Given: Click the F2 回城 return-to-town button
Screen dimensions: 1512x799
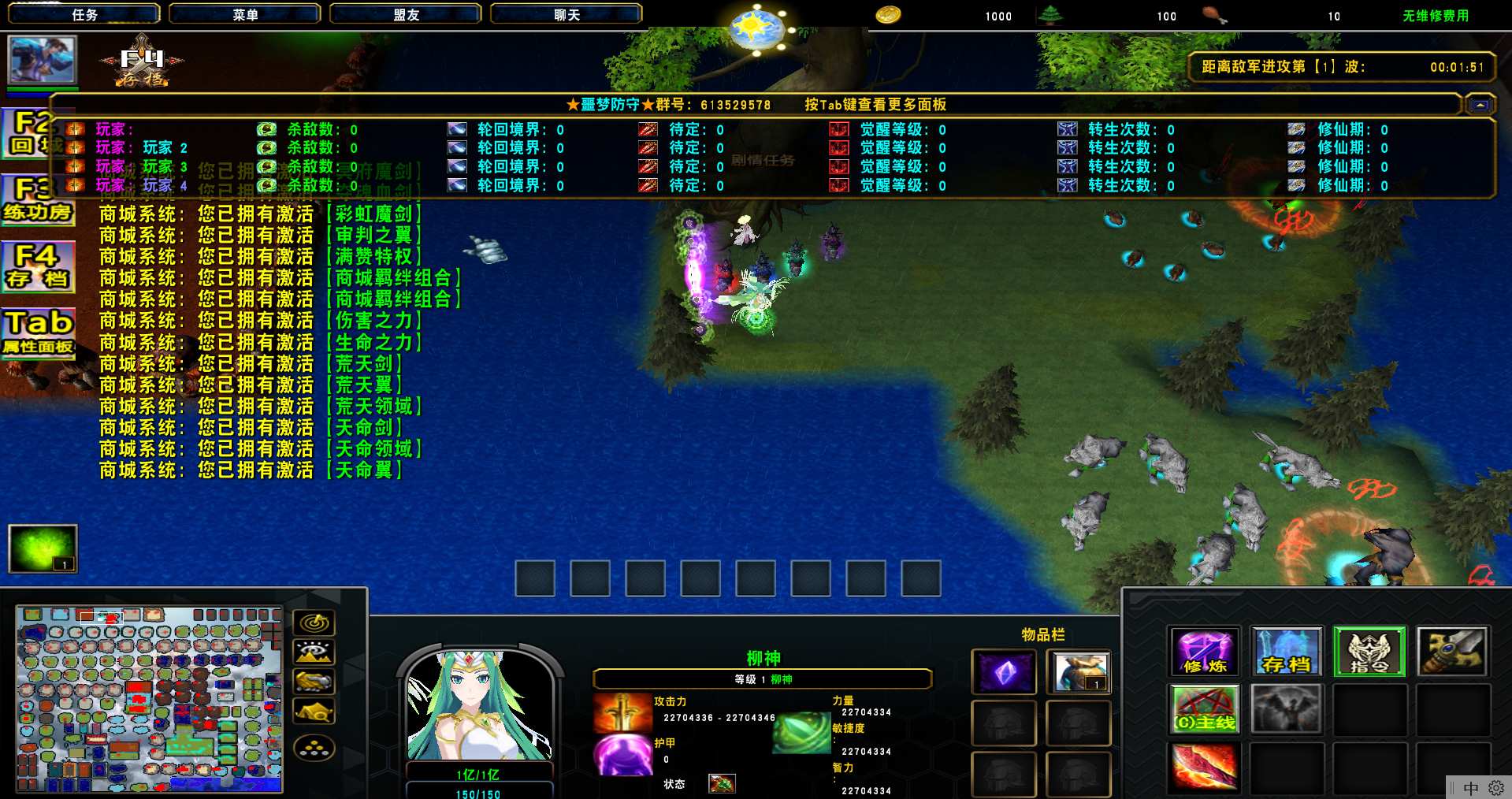Looking at the screenshot, I should click(32, 134).
